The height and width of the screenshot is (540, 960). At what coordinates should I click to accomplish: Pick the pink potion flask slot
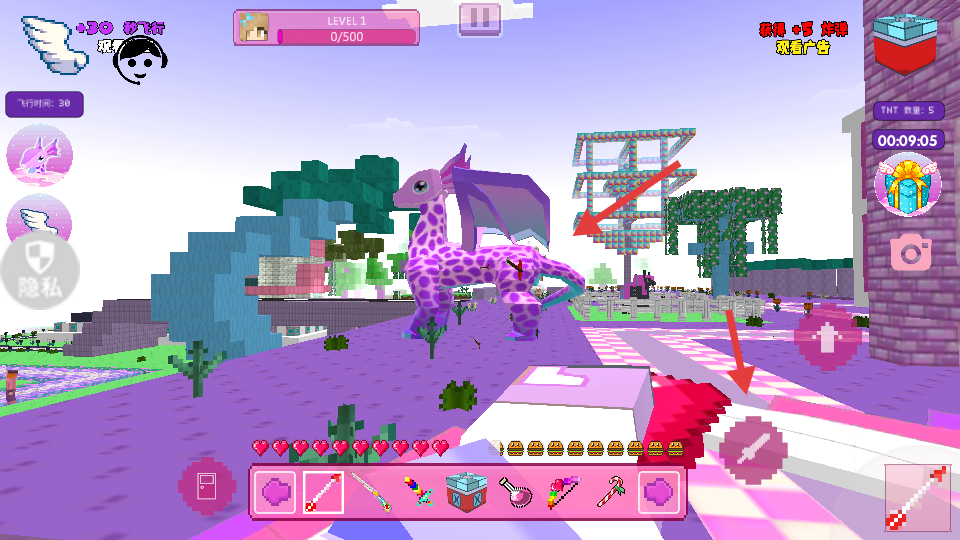pos(514,492)
